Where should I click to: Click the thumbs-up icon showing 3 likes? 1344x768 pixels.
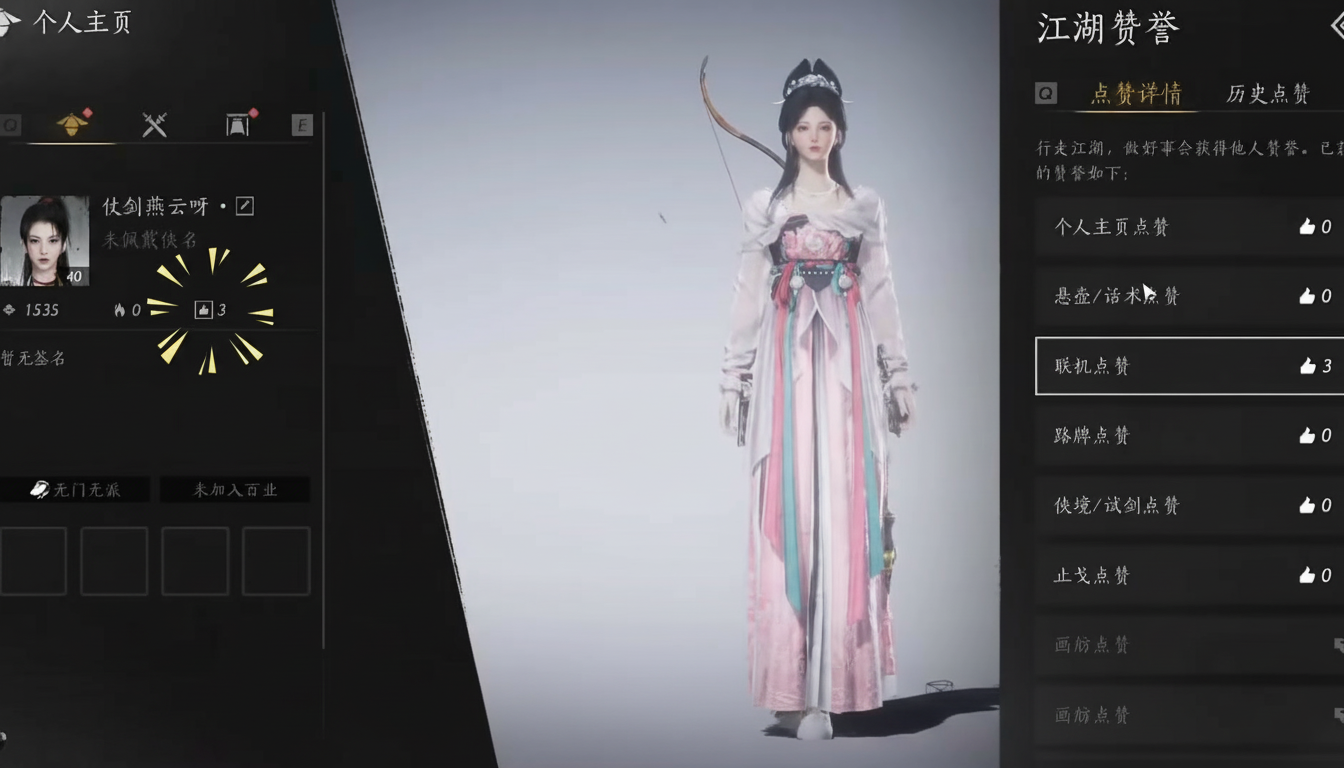[x=202, y=310]
